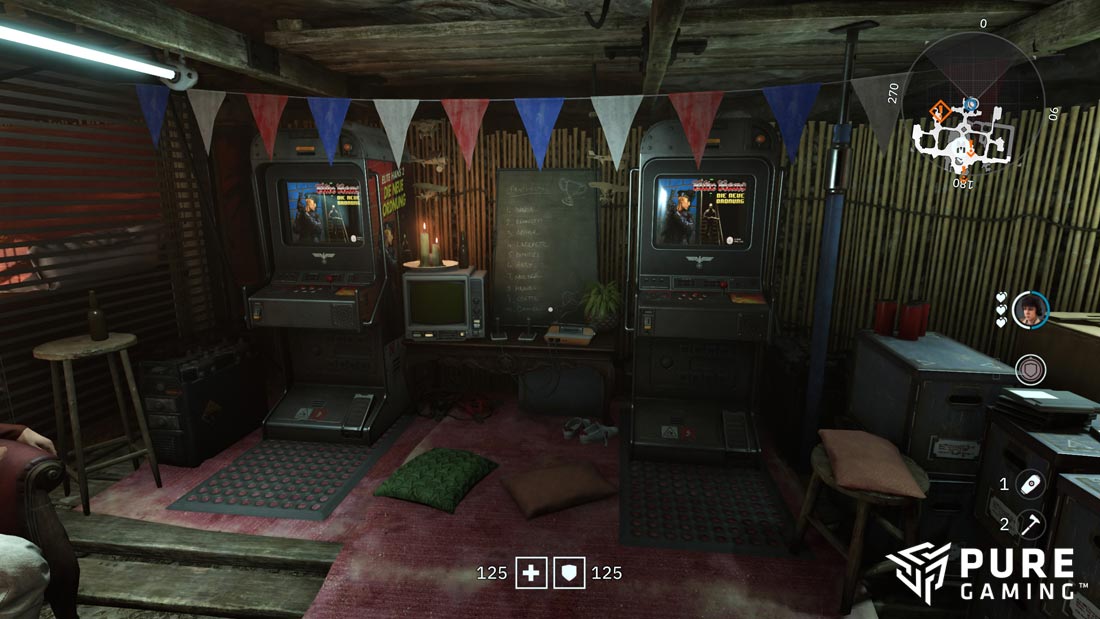Click the health cross icon
This screenshot has height=619, width=1100.
click(x=531, y=573)
